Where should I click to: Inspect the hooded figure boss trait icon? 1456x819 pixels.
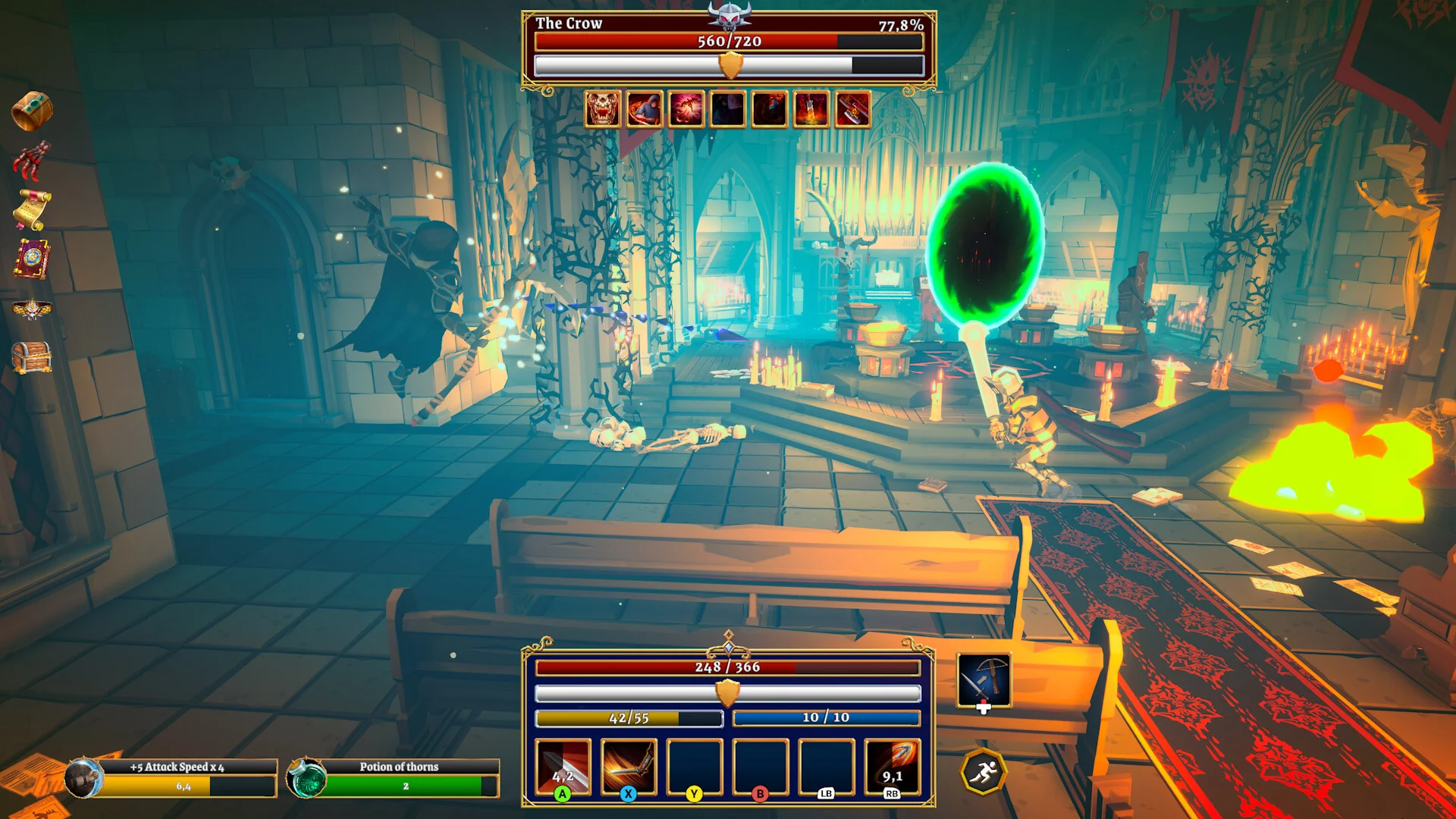pyautogui.click(x=645, y=110)
